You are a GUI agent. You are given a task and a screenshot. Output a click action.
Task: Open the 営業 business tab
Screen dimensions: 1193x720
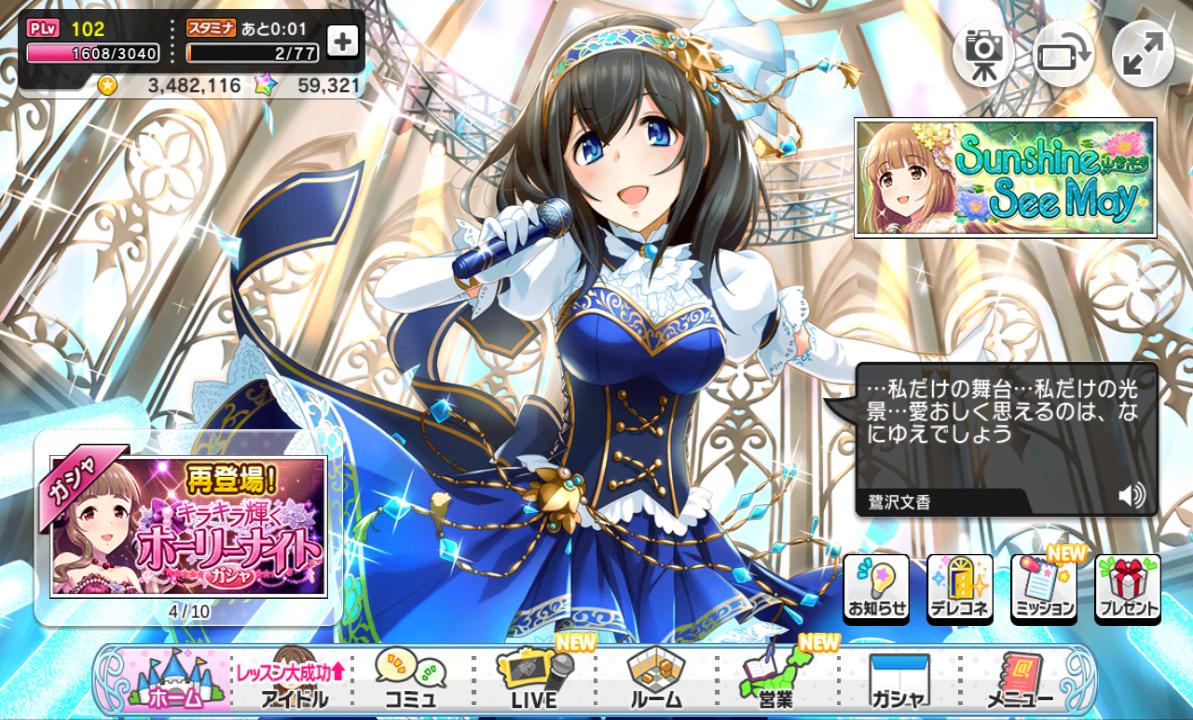coord(777,681)
